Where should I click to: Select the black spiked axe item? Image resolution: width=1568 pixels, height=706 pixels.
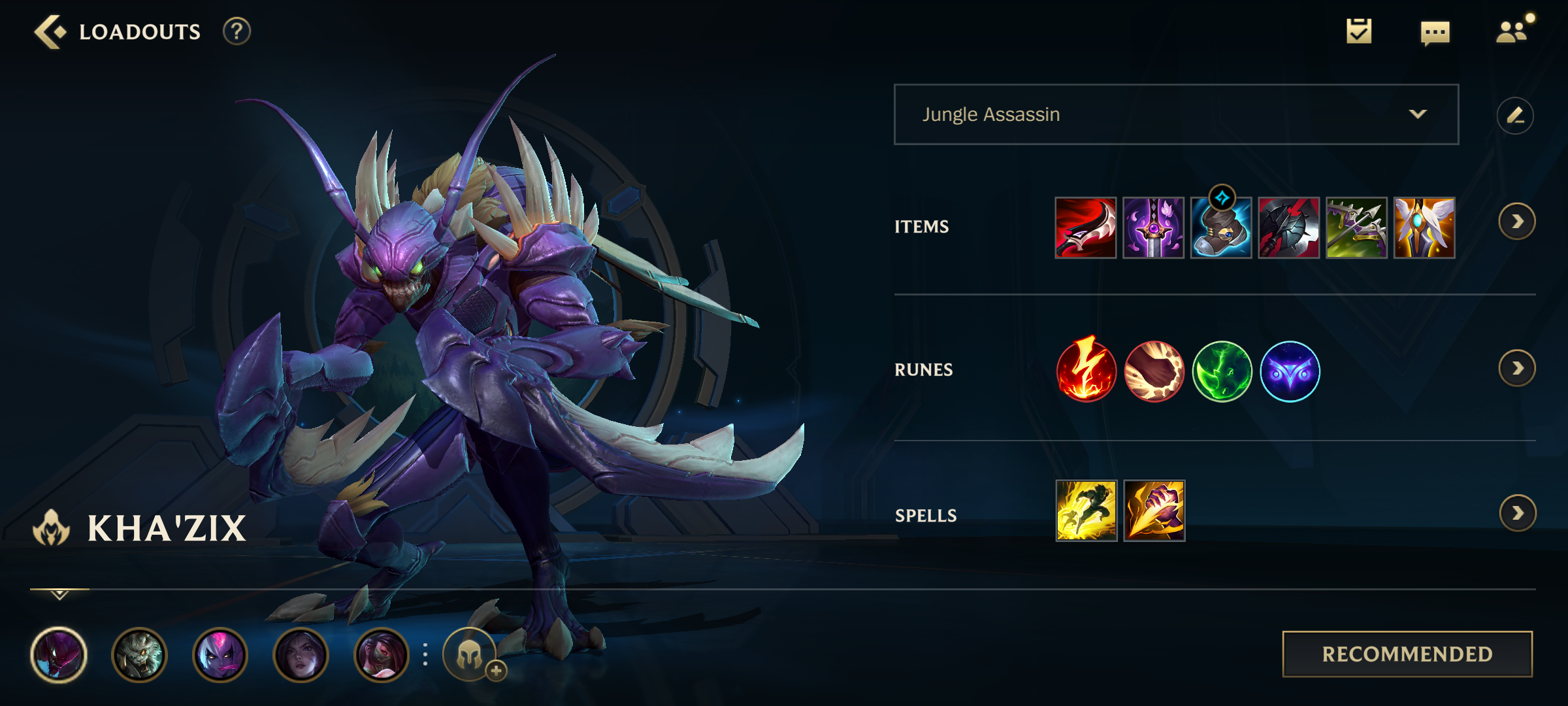coord(1289,227)
